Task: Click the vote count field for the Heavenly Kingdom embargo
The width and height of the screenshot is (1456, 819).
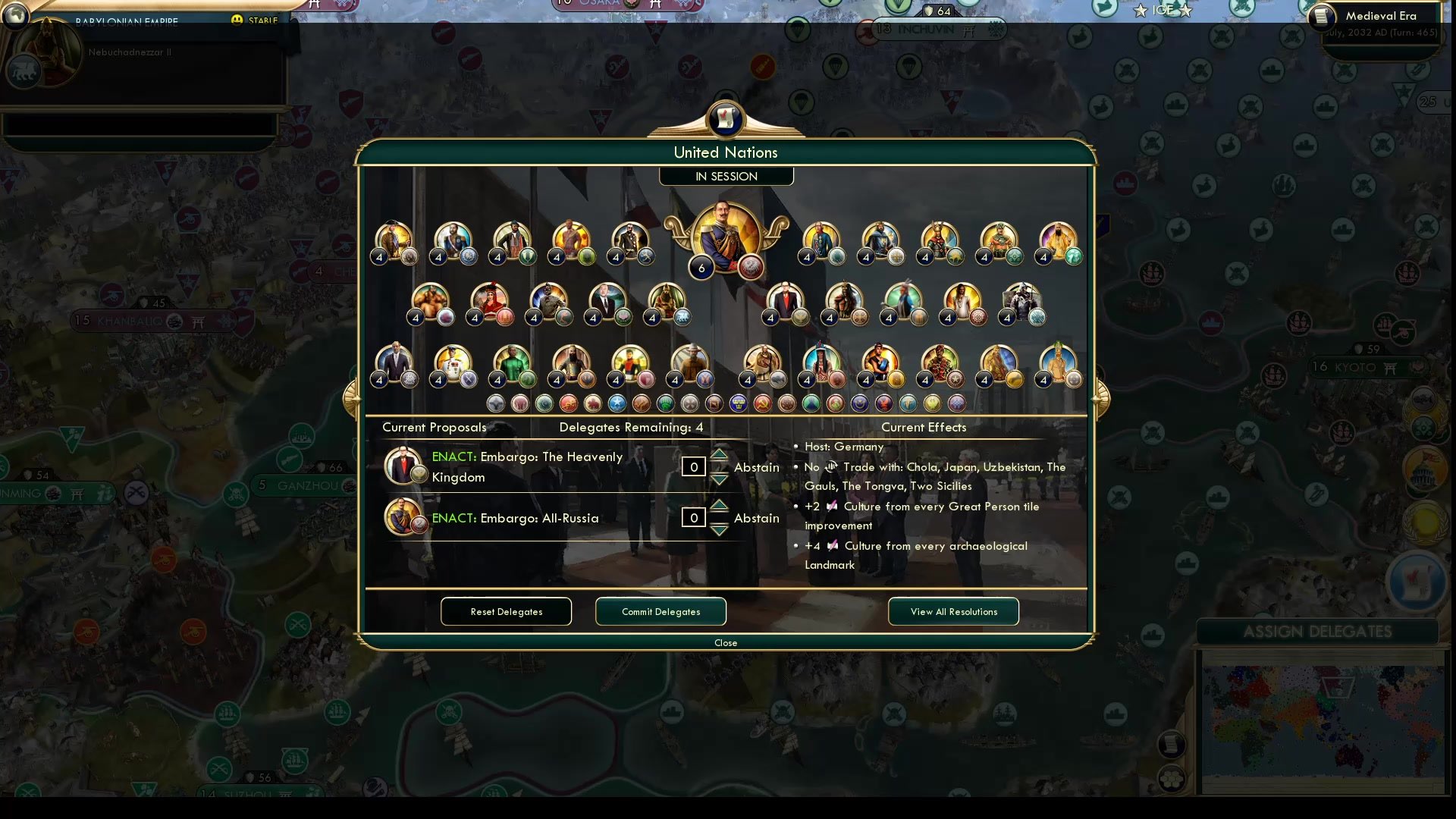Action: coord(692,466)
